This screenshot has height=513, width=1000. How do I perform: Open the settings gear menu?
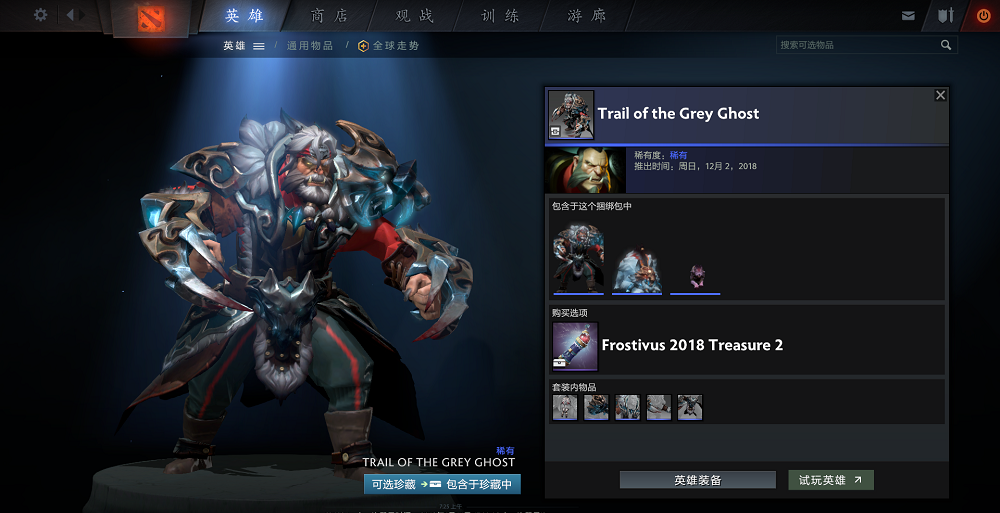tap(40, 15)
